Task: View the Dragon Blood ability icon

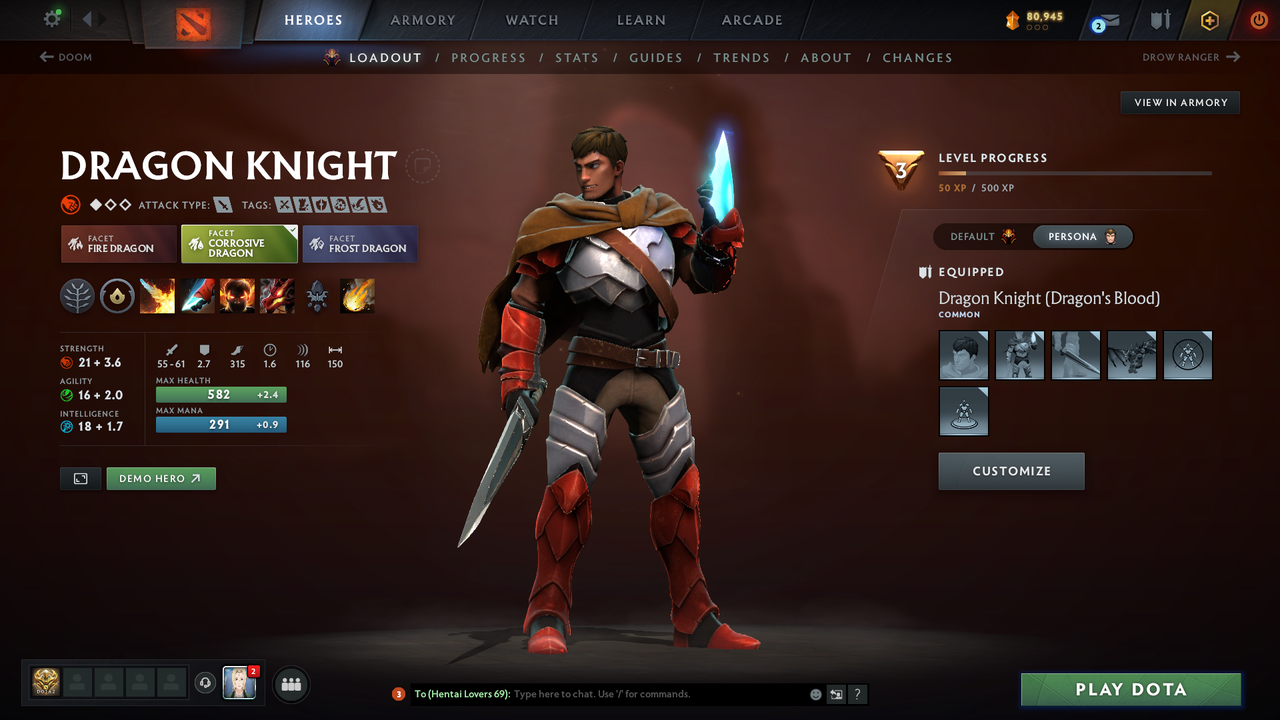Action: coord(237,295)
